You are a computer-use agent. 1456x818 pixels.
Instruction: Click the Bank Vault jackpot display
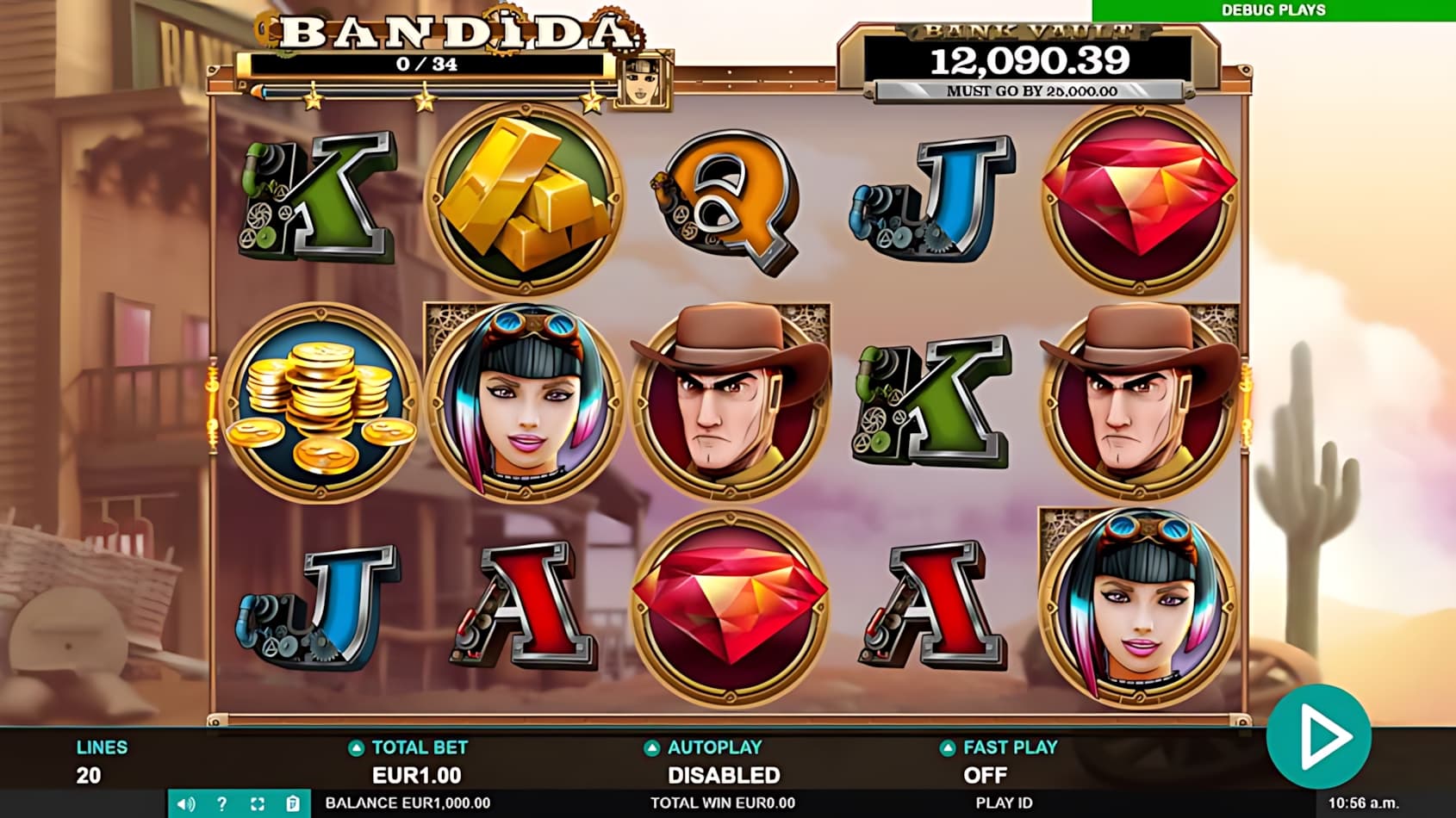point(1030,59)
